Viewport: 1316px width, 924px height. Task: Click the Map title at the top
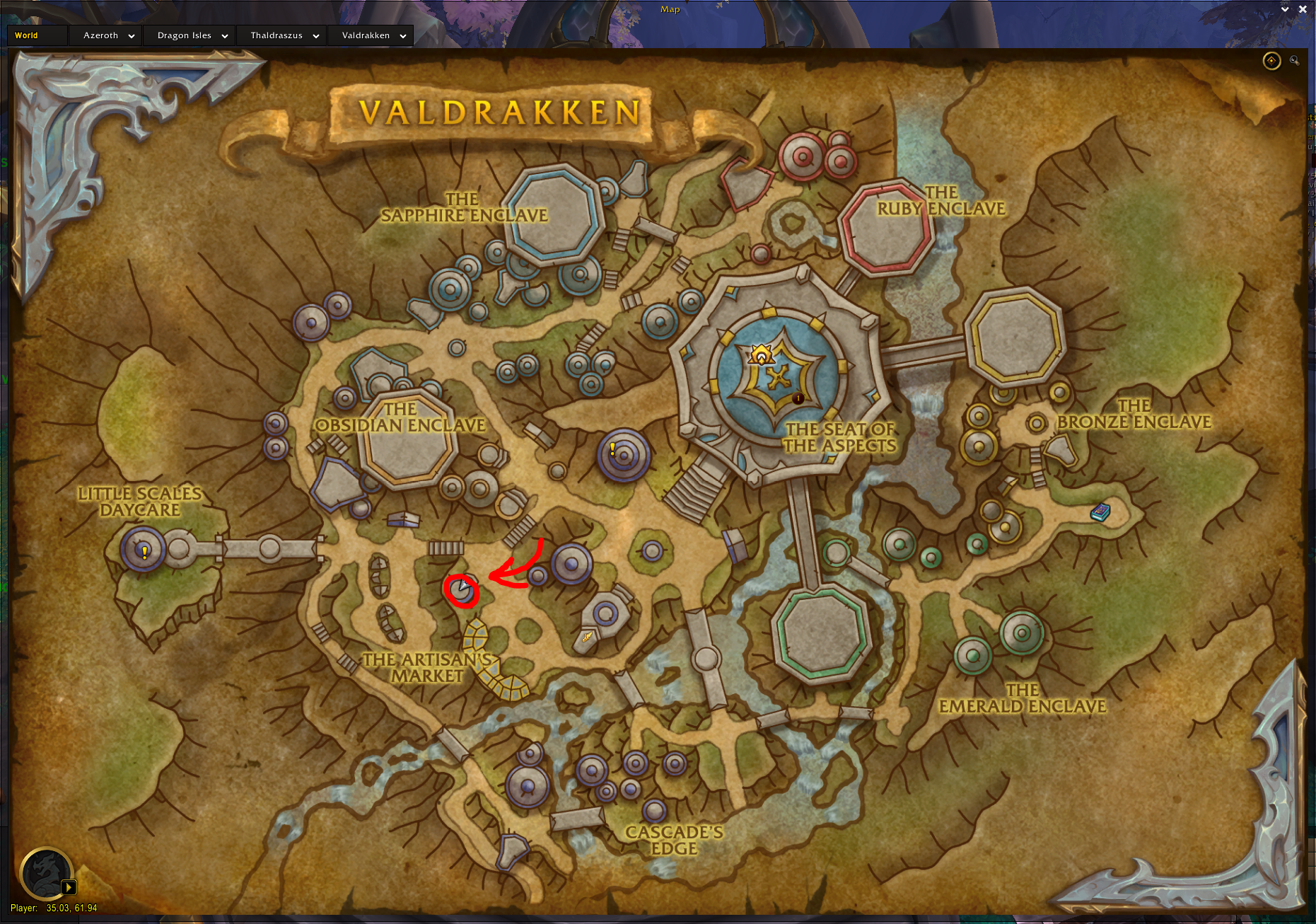click(669, 9)
